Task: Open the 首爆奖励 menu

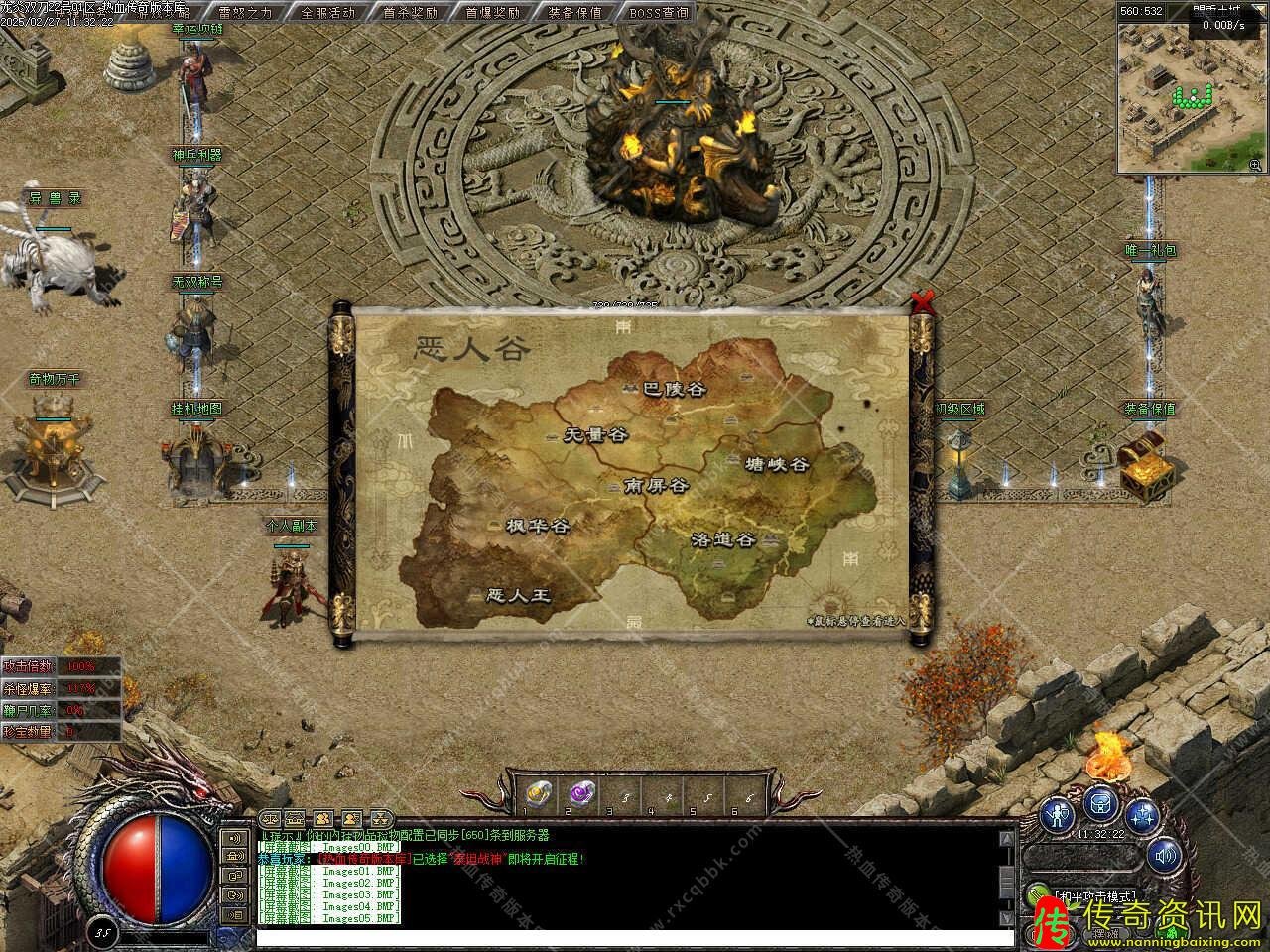Action: [x=492, y=12]
